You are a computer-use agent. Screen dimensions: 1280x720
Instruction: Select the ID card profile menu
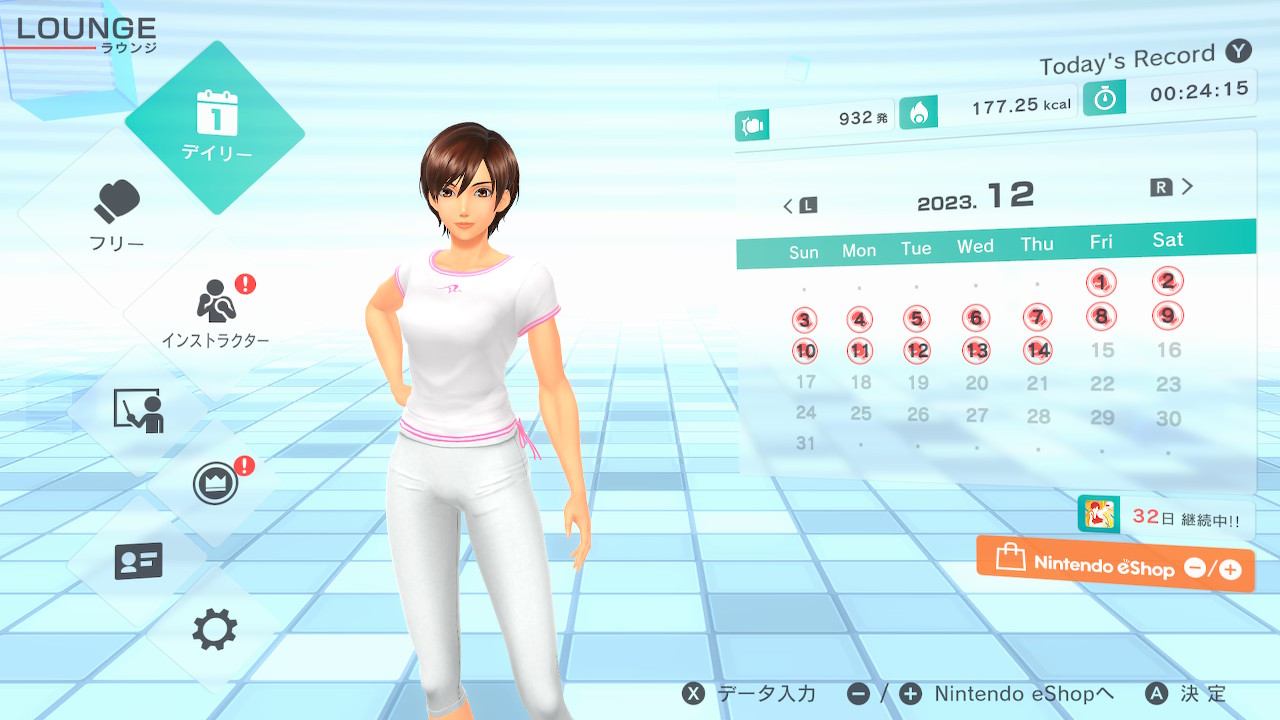click(138, 561)
